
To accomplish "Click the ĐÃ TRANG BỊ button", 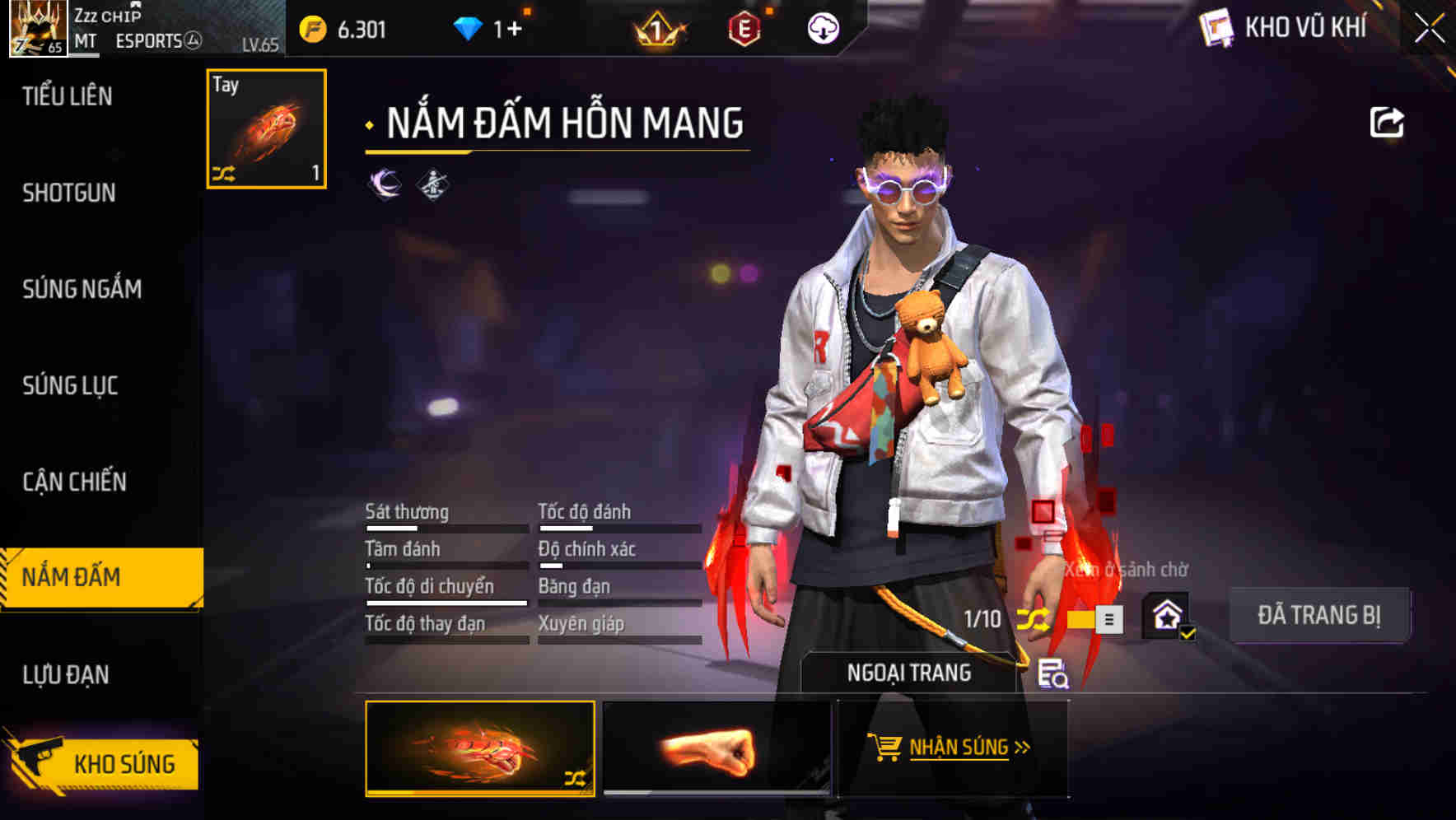I will [x=1318, y=615].
